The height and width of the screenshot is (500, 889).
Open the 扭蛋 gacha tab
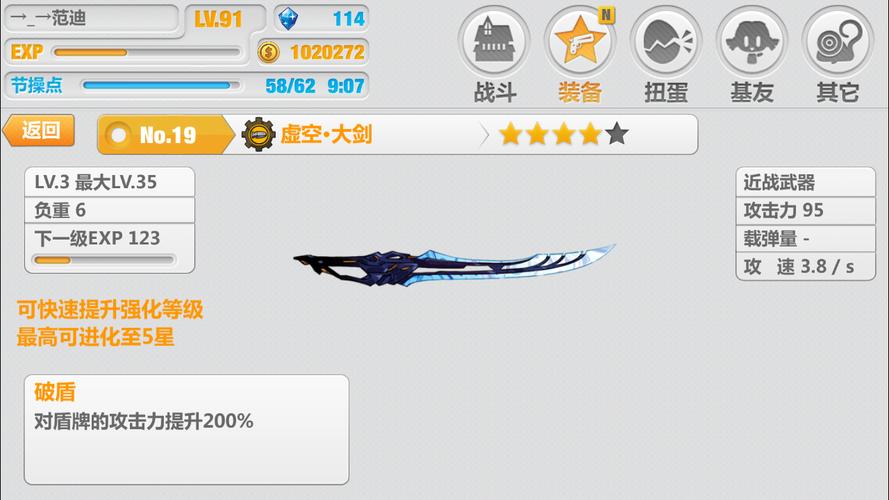pyautogui.click(x=665, y=55)
